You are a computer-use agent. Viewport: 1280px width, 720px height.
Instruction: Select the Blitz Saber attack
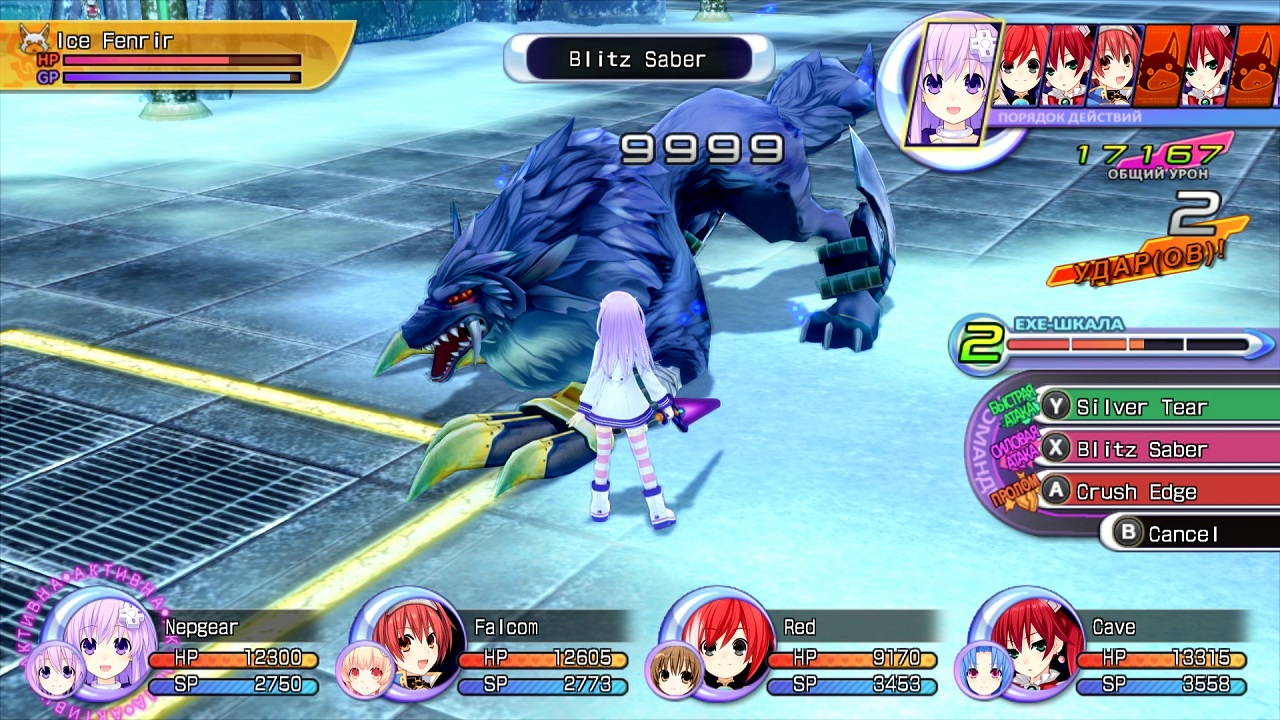(x=1140, y=449)
